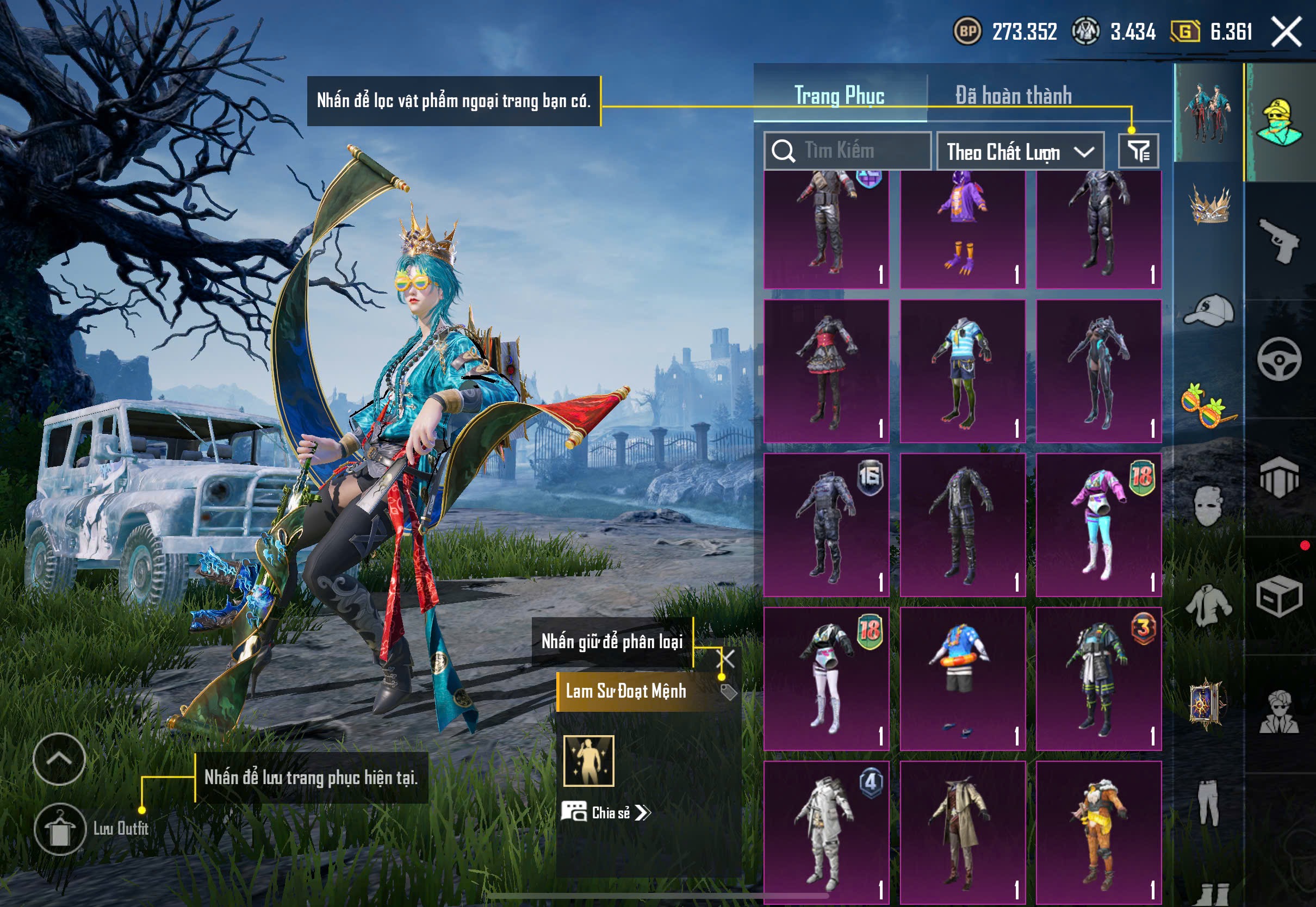The height and width of the screenshot is (907, 1316).
Task: Pick the orange fur-collar jumpsuit outfit
Action: click(1098, 832)
